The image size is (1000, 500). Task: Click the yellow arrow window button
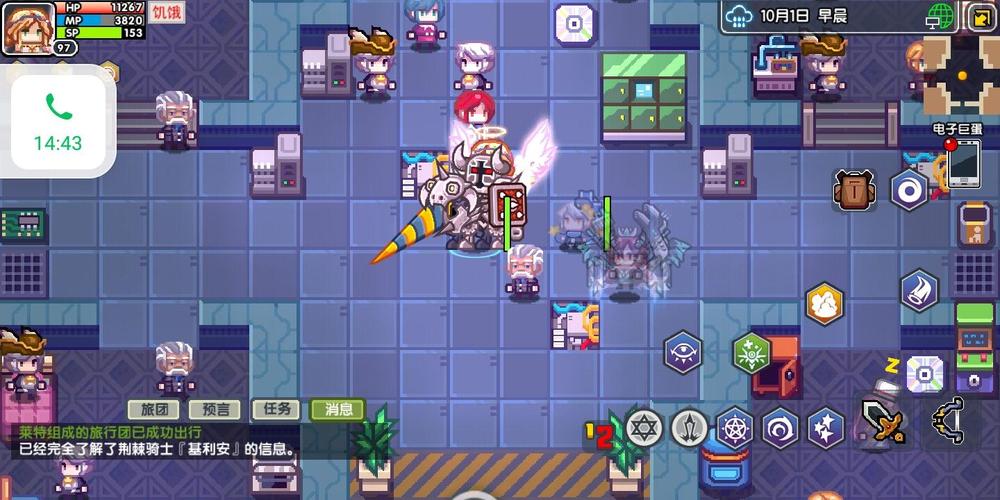coord(979,17)
